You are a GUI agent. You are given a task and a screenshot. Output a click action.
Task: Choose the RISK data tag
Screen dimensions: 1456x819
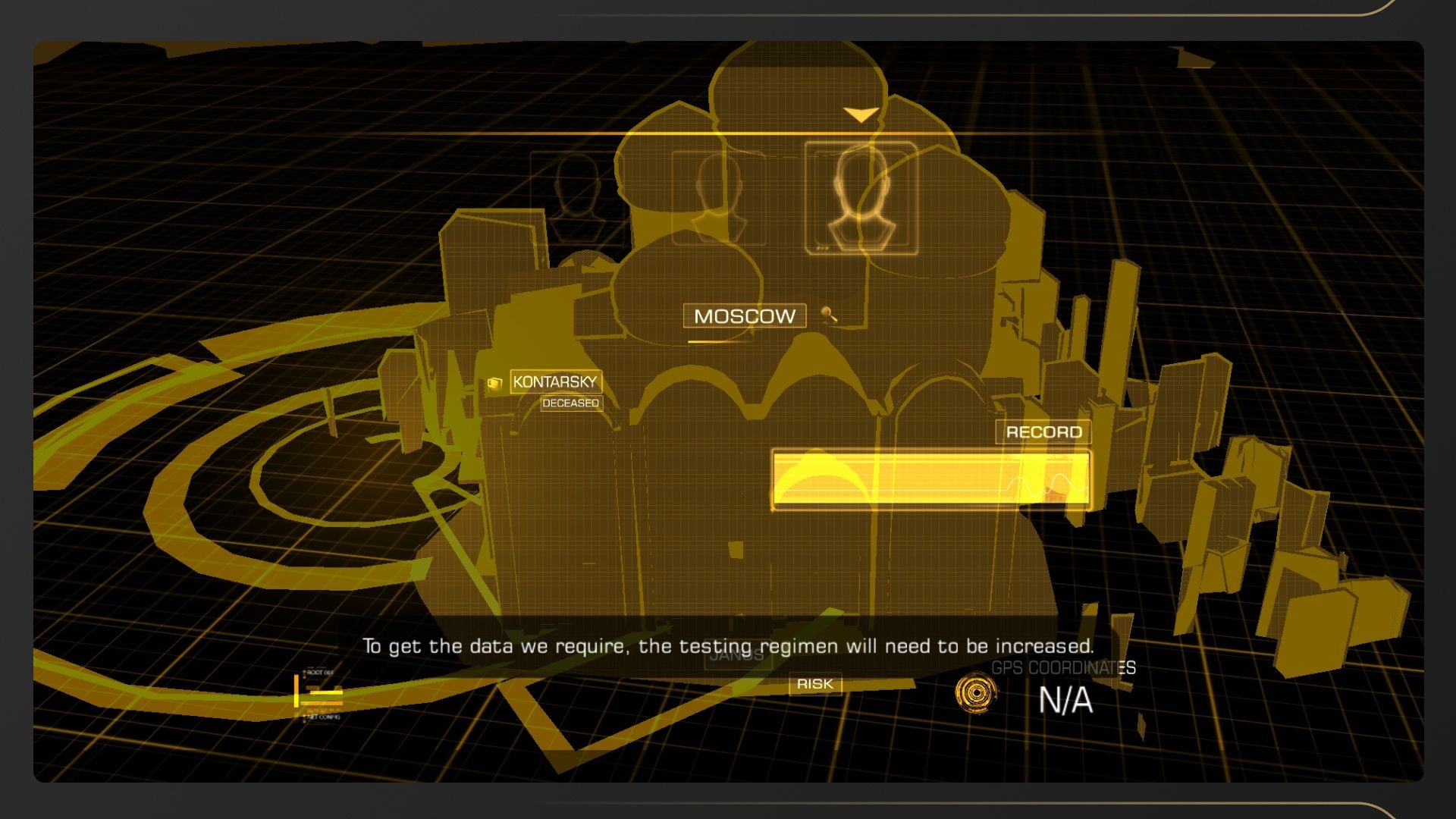[x=814, y=684]
